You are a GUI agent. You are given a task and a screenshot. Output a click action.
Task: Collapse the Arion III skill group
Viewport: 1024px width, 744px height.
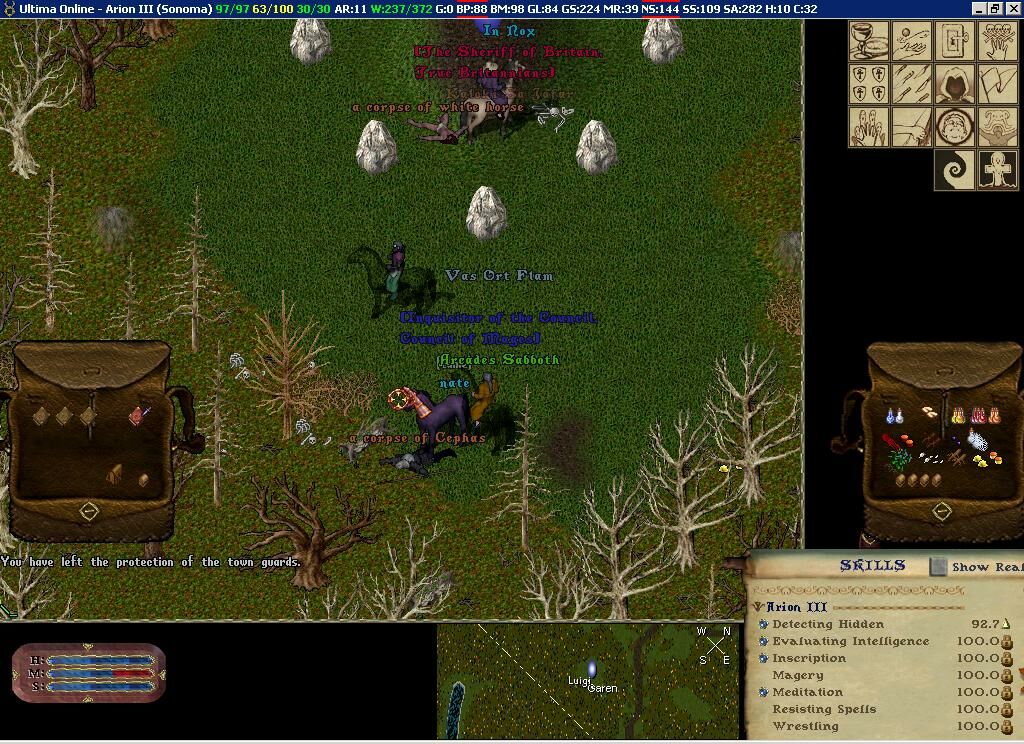pyautogui.click(x=759, y=607)
